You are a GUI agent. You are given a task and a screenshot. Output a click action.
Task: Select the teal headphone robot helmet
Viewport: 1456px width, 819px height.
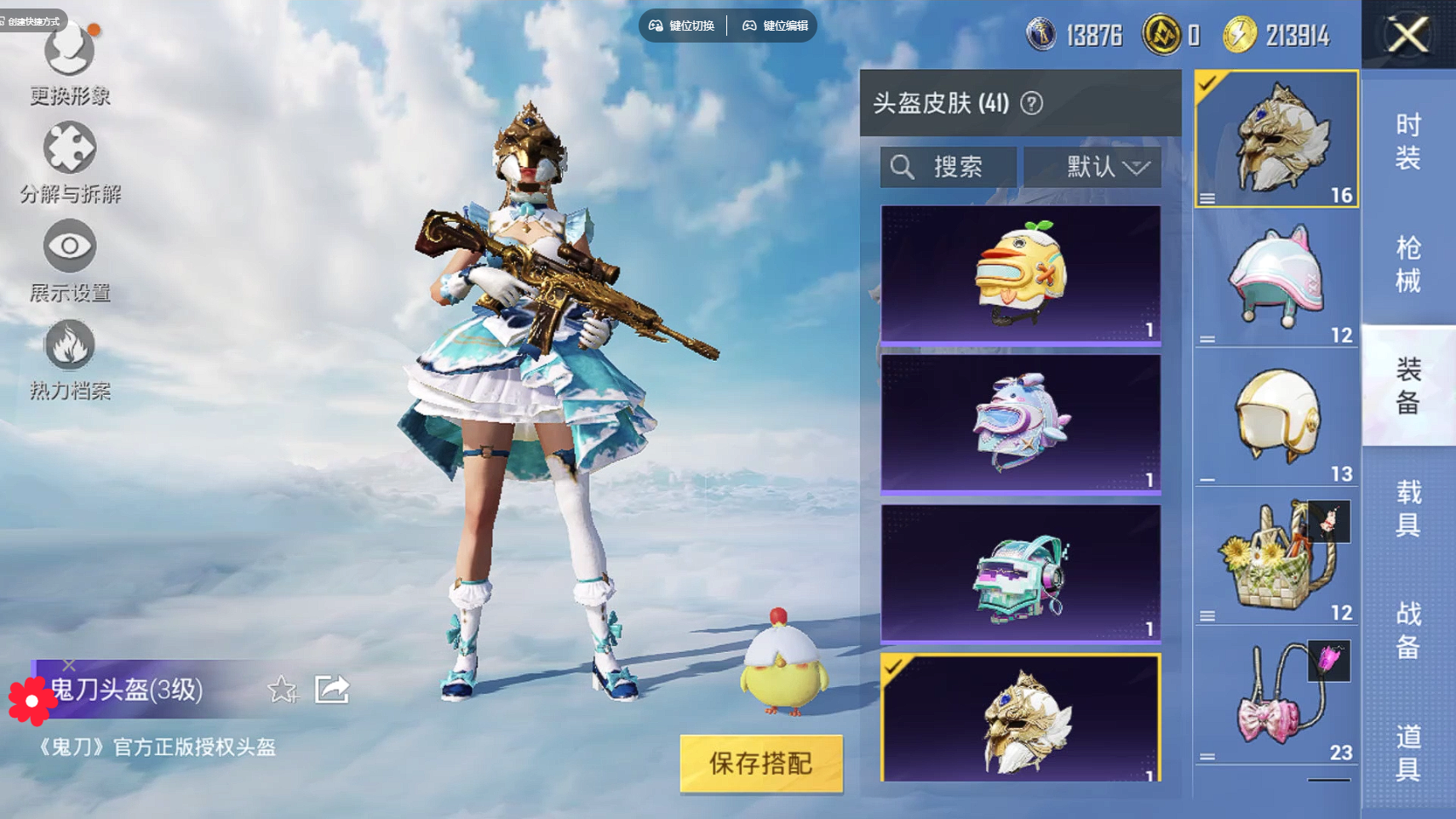[1020, 574]
